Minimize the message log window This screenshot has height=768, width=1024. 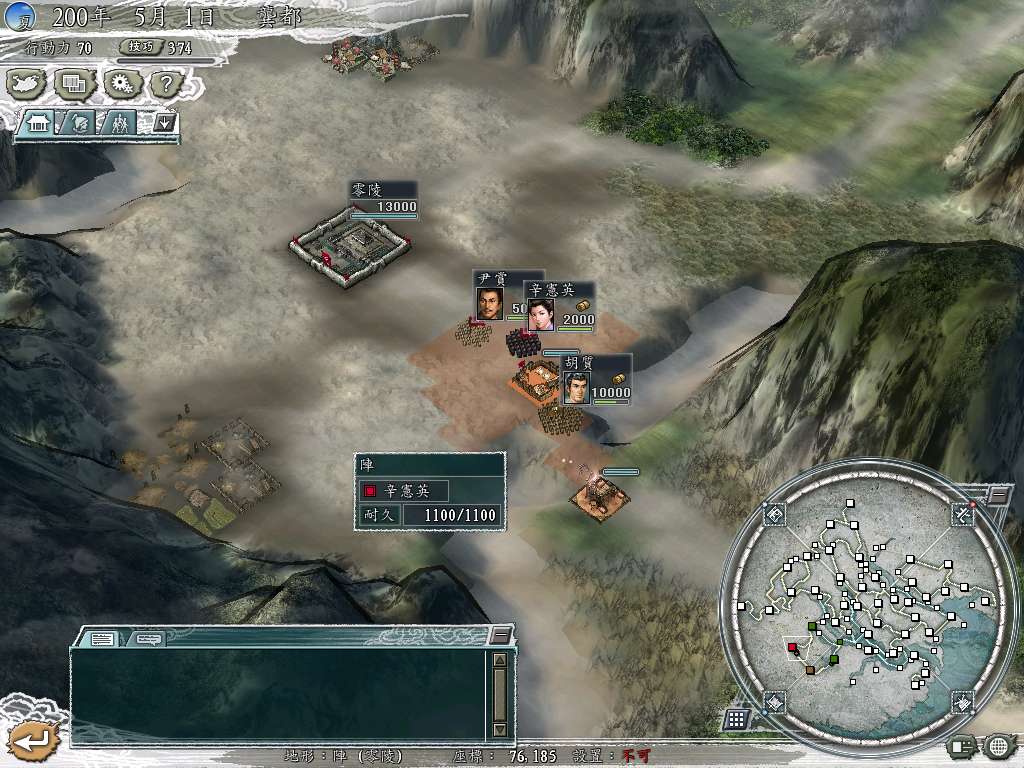click(x=500, y=635)
